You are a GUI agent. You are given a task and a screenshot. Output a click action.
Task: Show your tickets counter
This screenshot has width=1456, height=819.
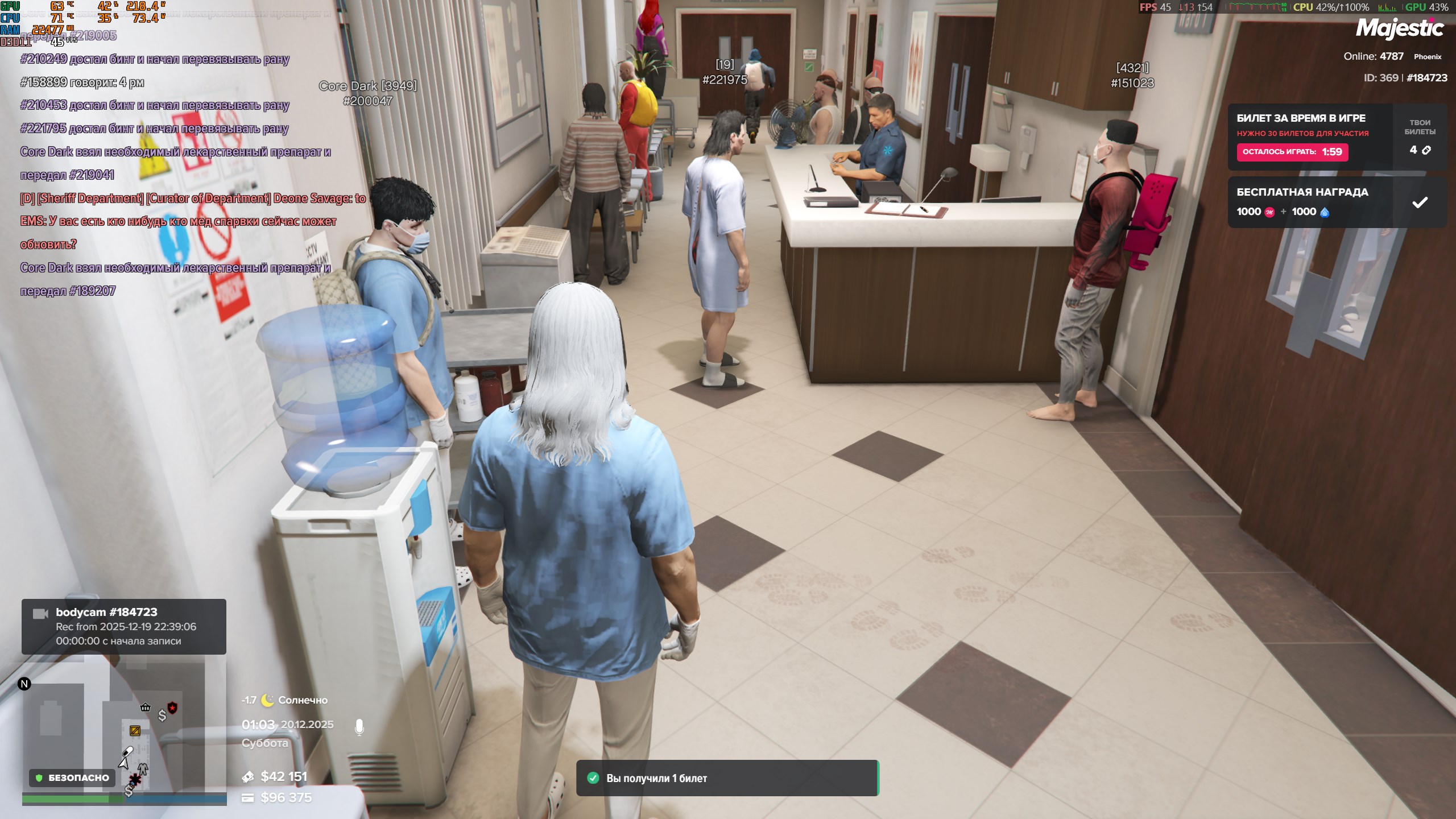pyautogui.click(x=1420, y=138)
